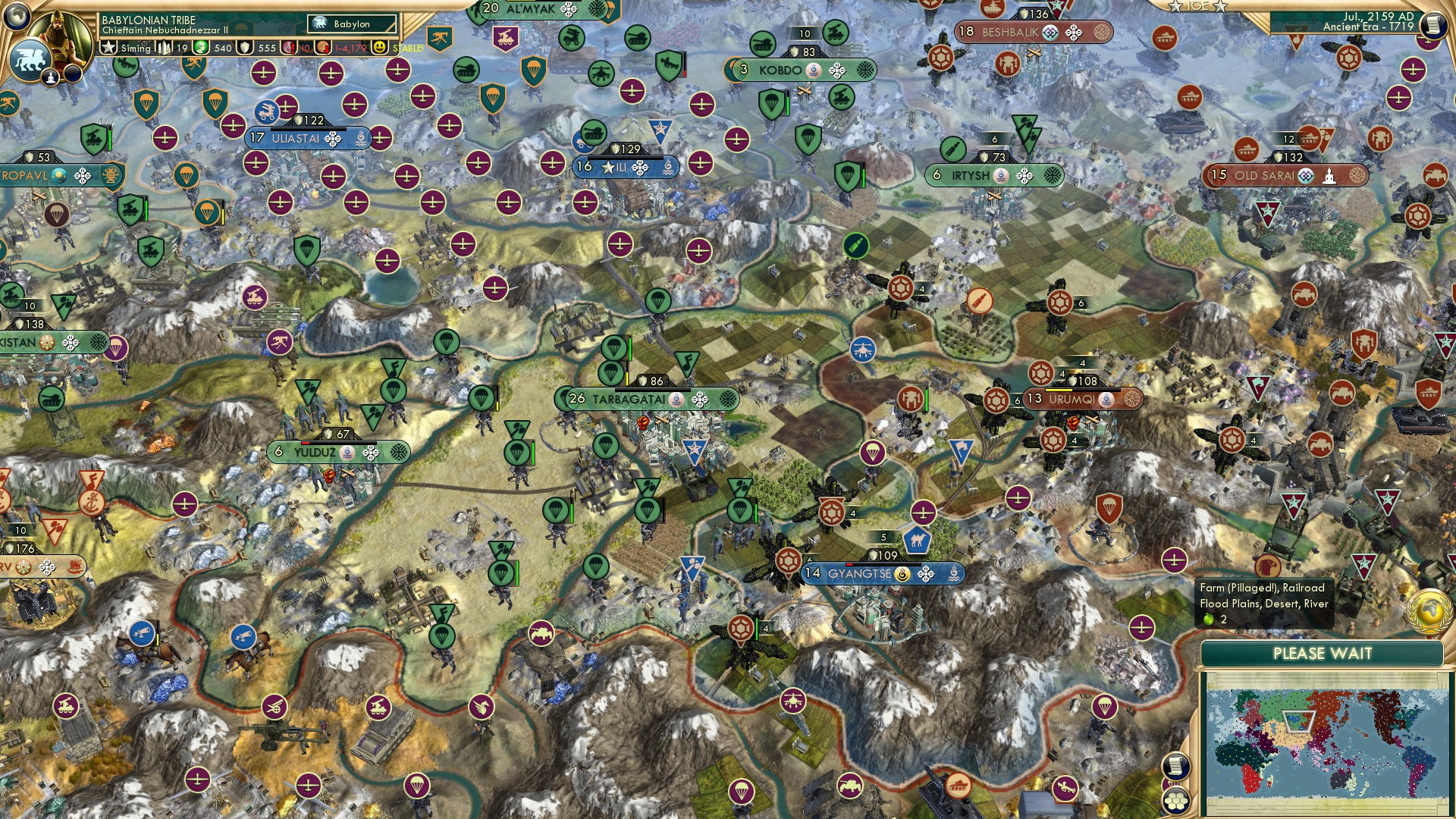Open the faith icon on the Gyangtse city banner

pyautogui.click(x=902, y=574)
